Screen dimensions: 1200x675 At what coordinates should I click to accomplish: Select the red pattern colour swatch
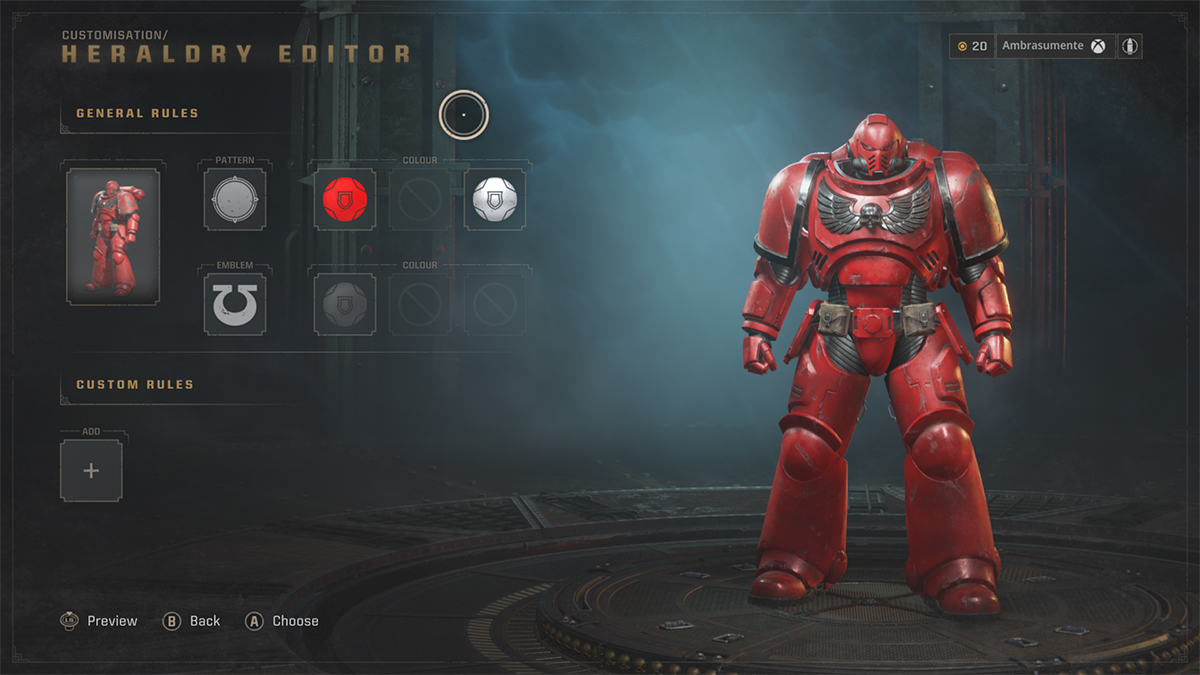345,200
